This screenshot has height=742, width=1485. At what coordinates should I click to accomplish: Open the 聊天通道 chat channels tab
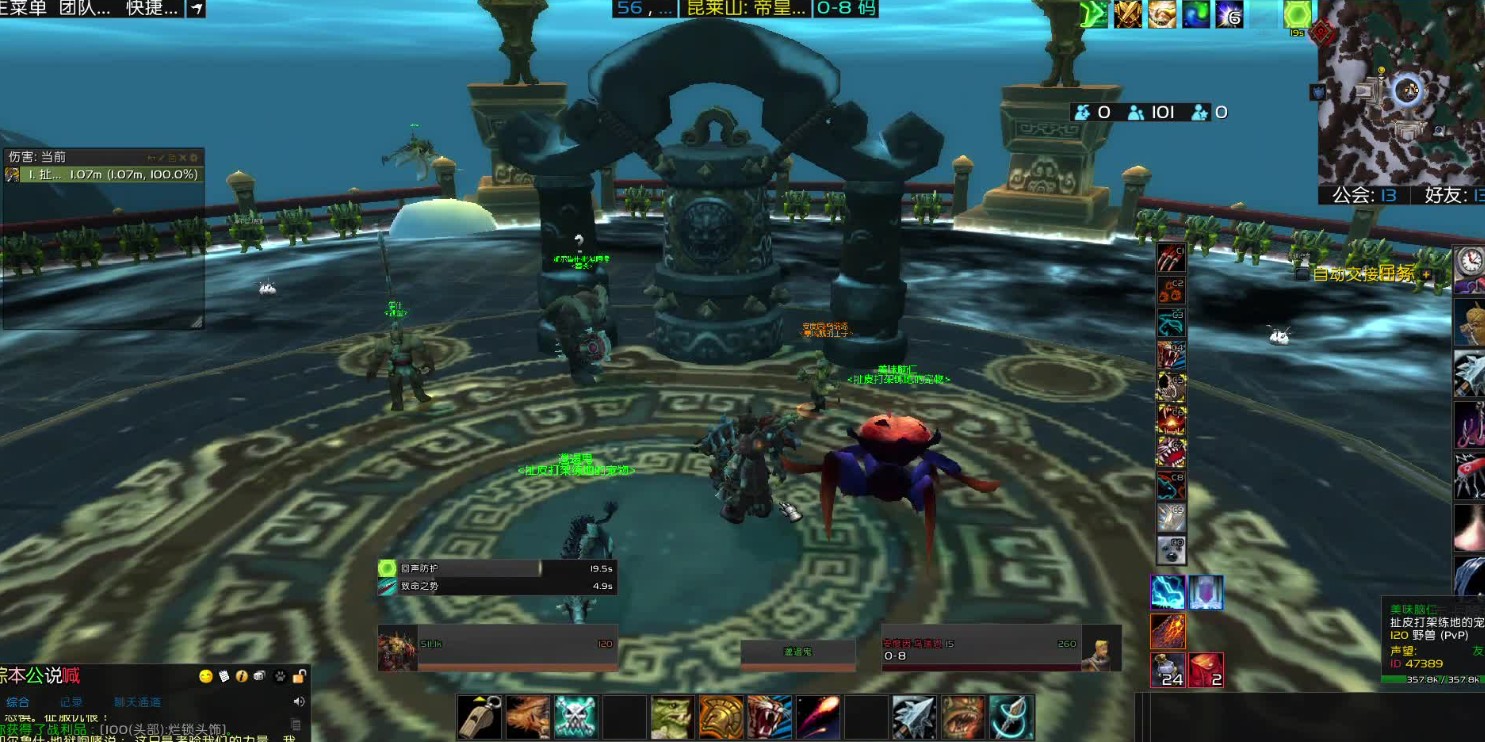[137, 702]
